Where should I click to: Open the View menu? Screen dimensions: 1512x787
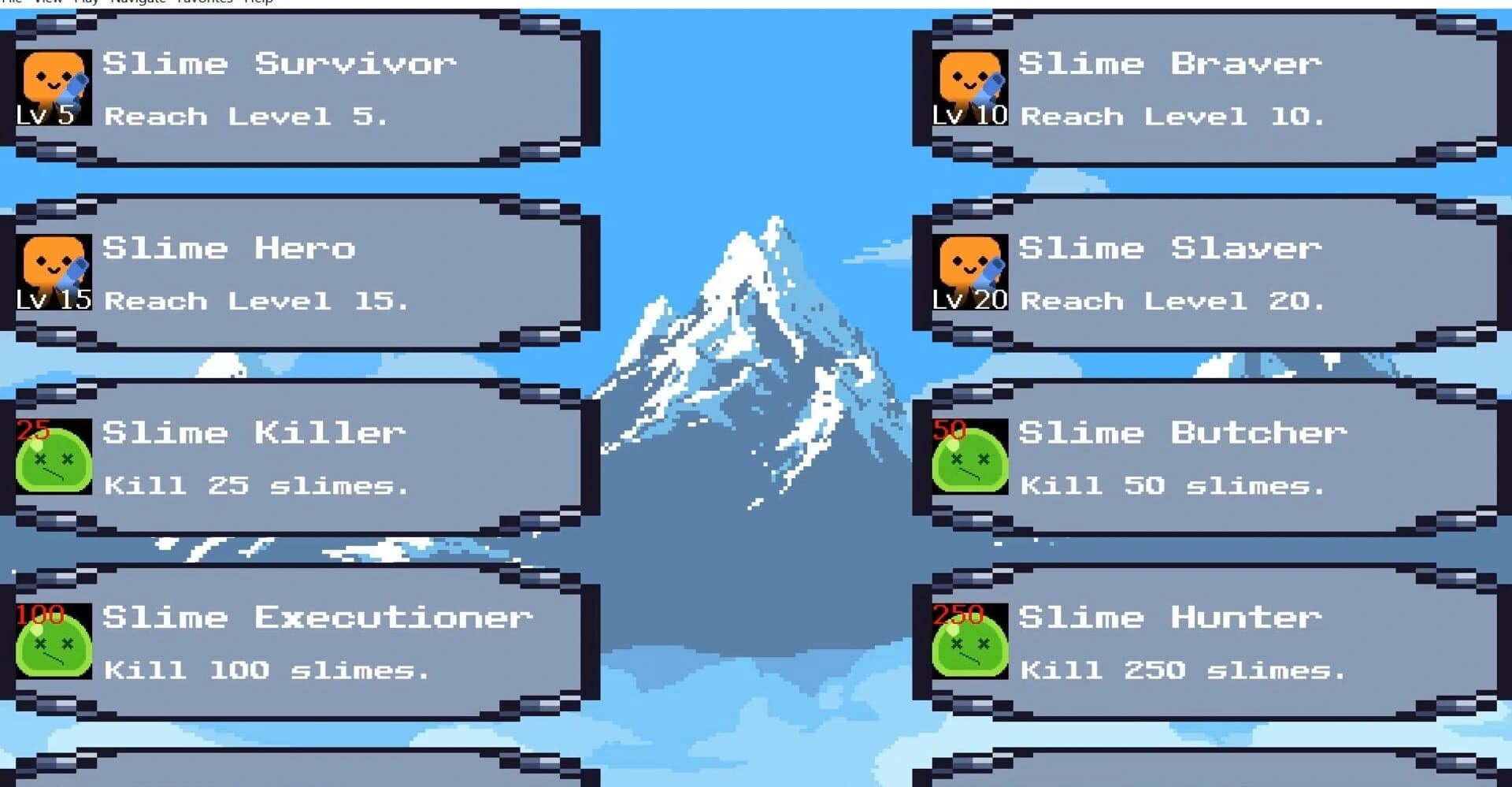[x=47, y=2]
